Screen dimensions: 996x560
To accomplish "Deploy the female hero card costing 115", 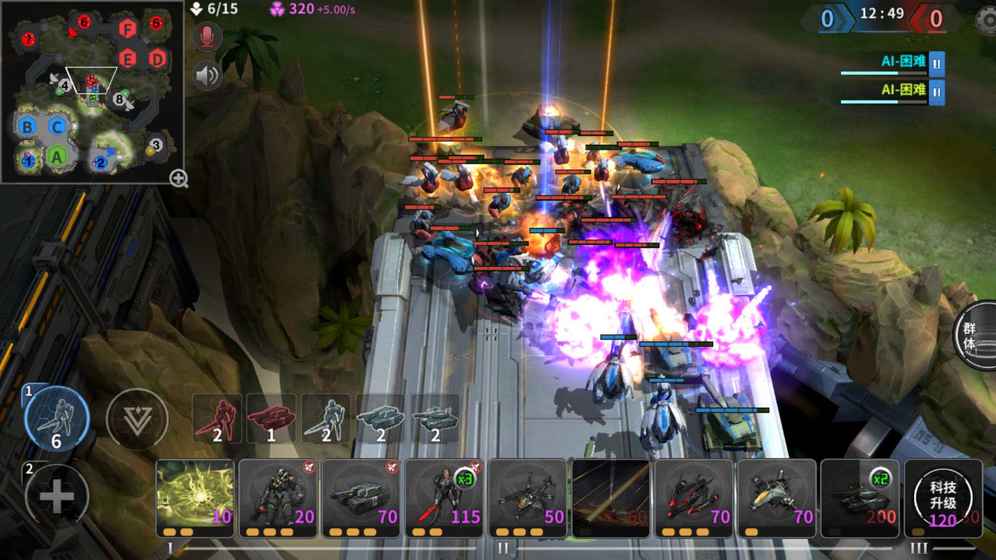I will pyautogui.click(x=443, y=498).
